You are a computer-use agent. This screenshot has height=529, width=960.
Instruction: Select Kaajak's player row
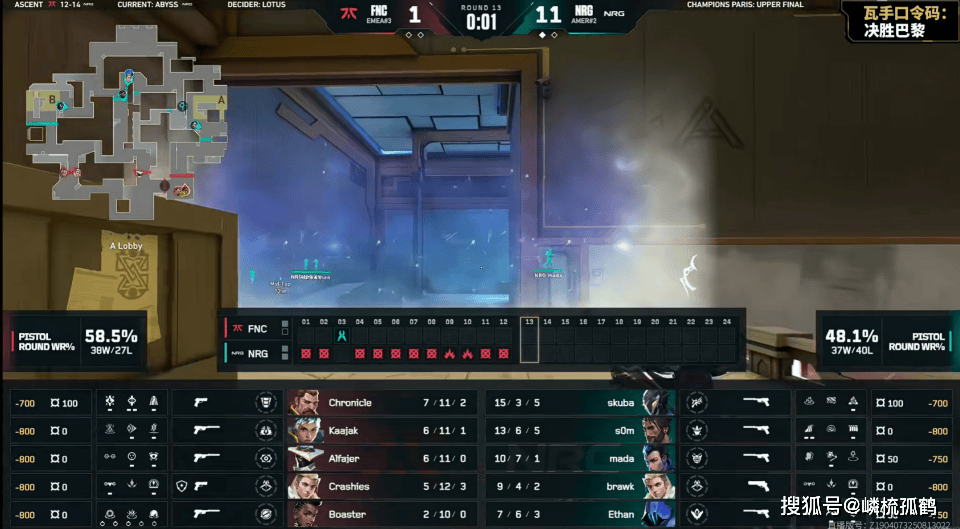click(x=380, y=431)
